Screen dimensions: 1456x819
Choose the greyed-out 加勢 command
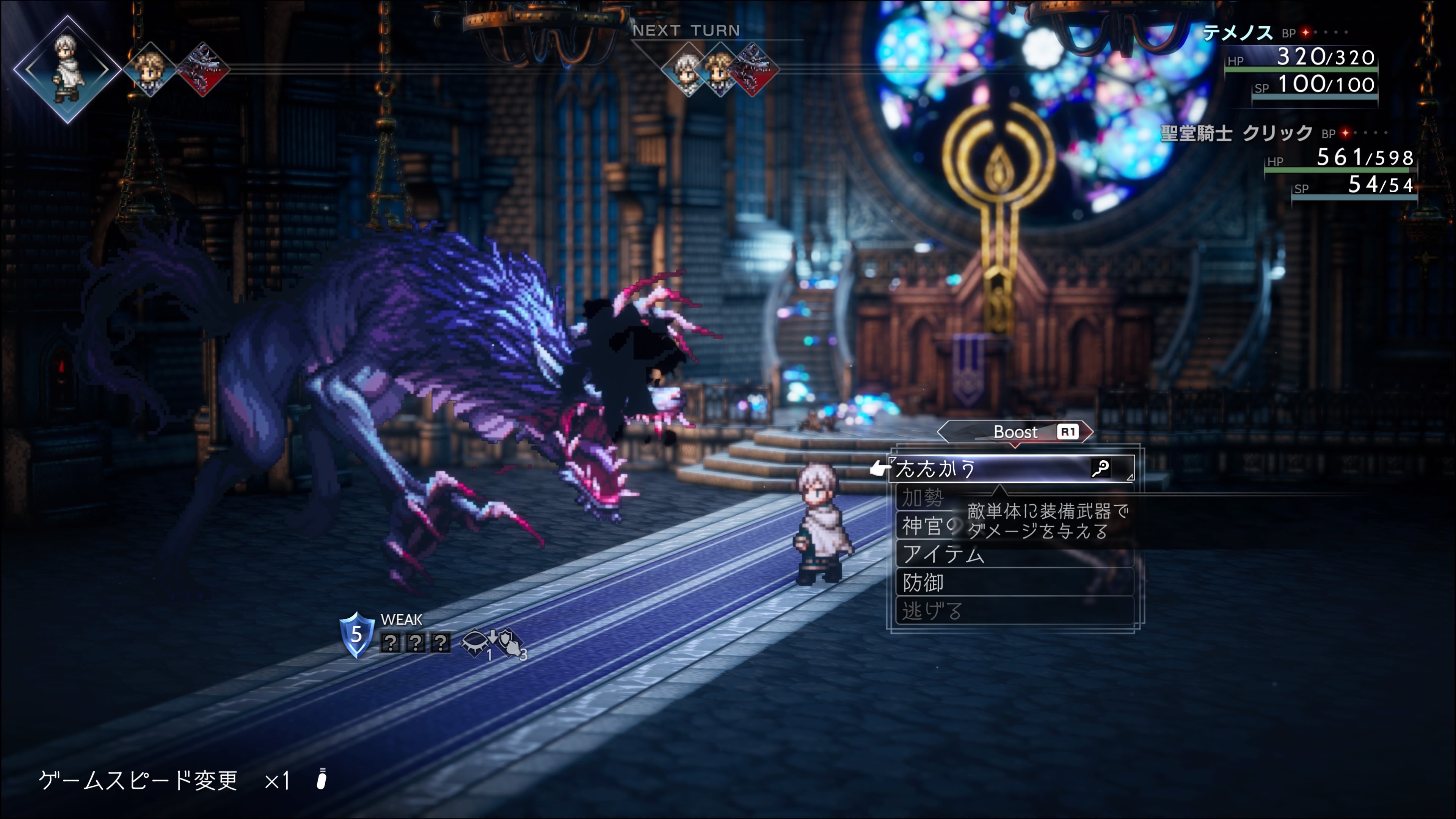923,498
